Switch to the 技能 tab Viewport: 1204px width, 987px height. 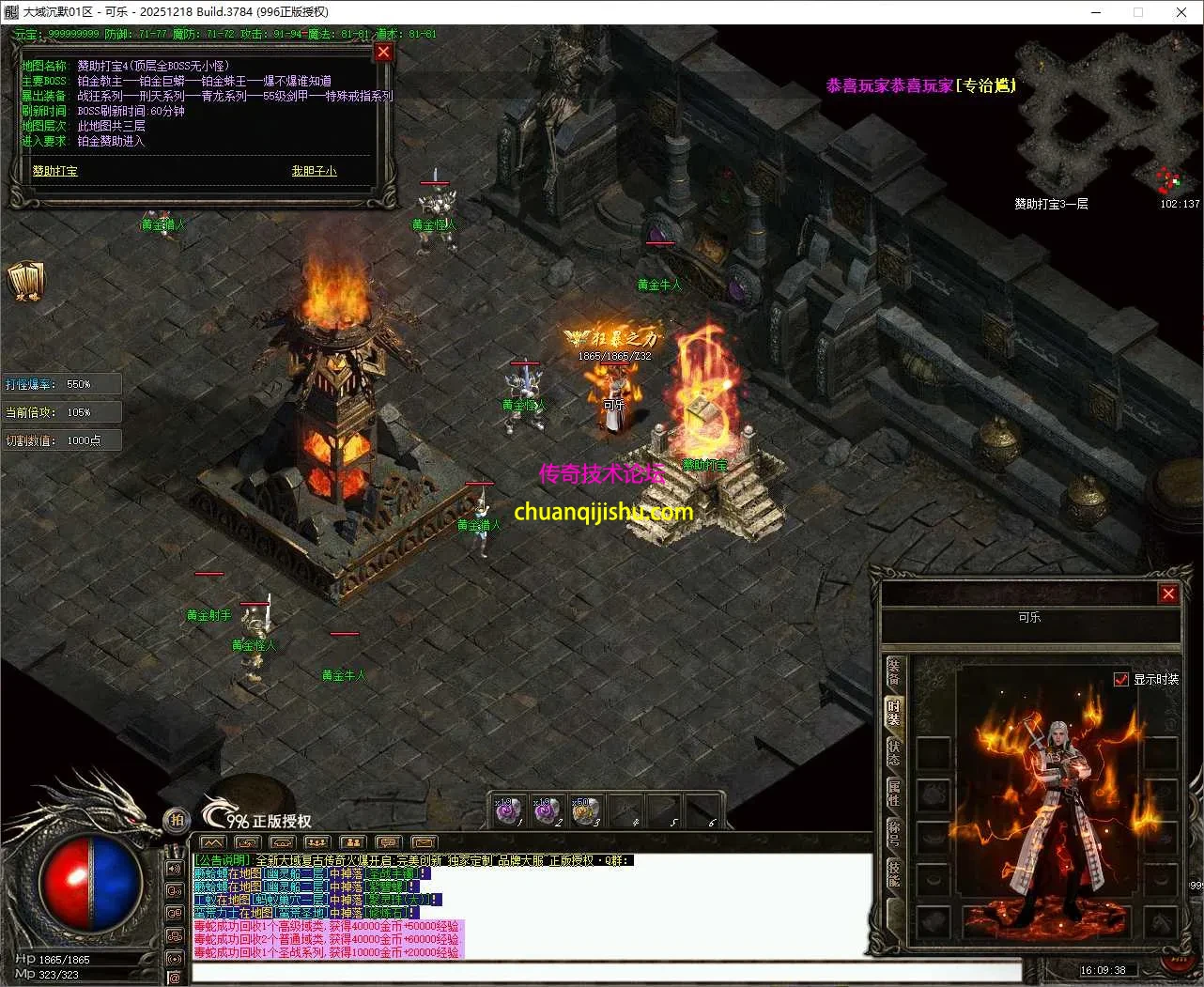[893, 874]
